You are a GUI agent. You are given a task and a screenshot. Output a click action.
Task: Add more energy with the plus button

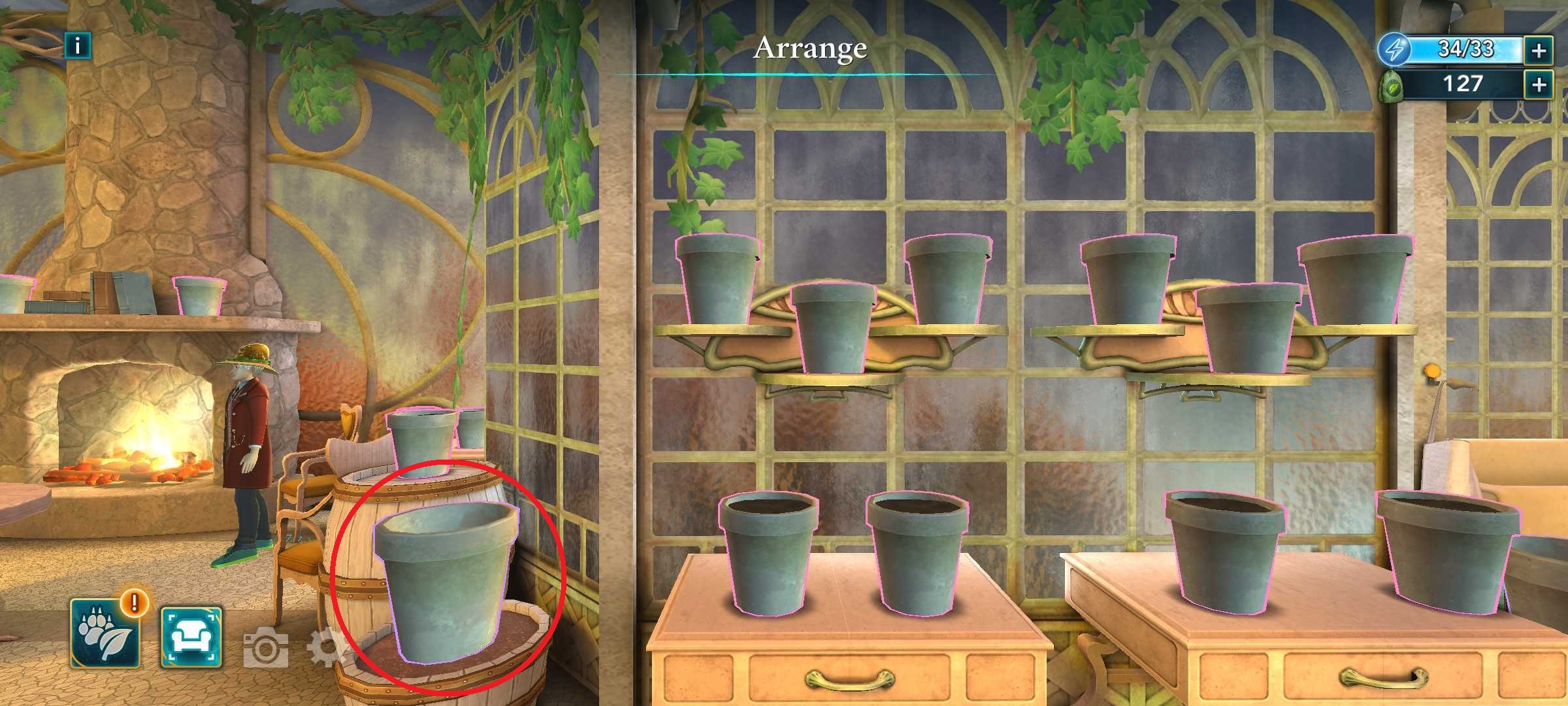click(1539, 50)
